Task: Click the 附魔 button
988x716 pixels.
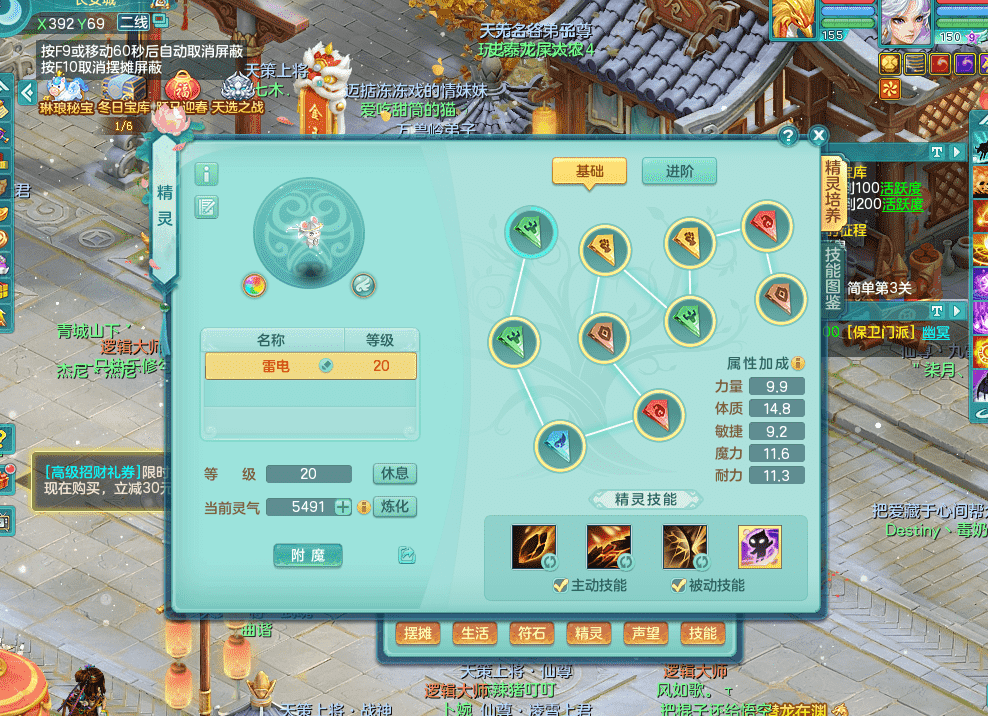Action: click(308, 555)
